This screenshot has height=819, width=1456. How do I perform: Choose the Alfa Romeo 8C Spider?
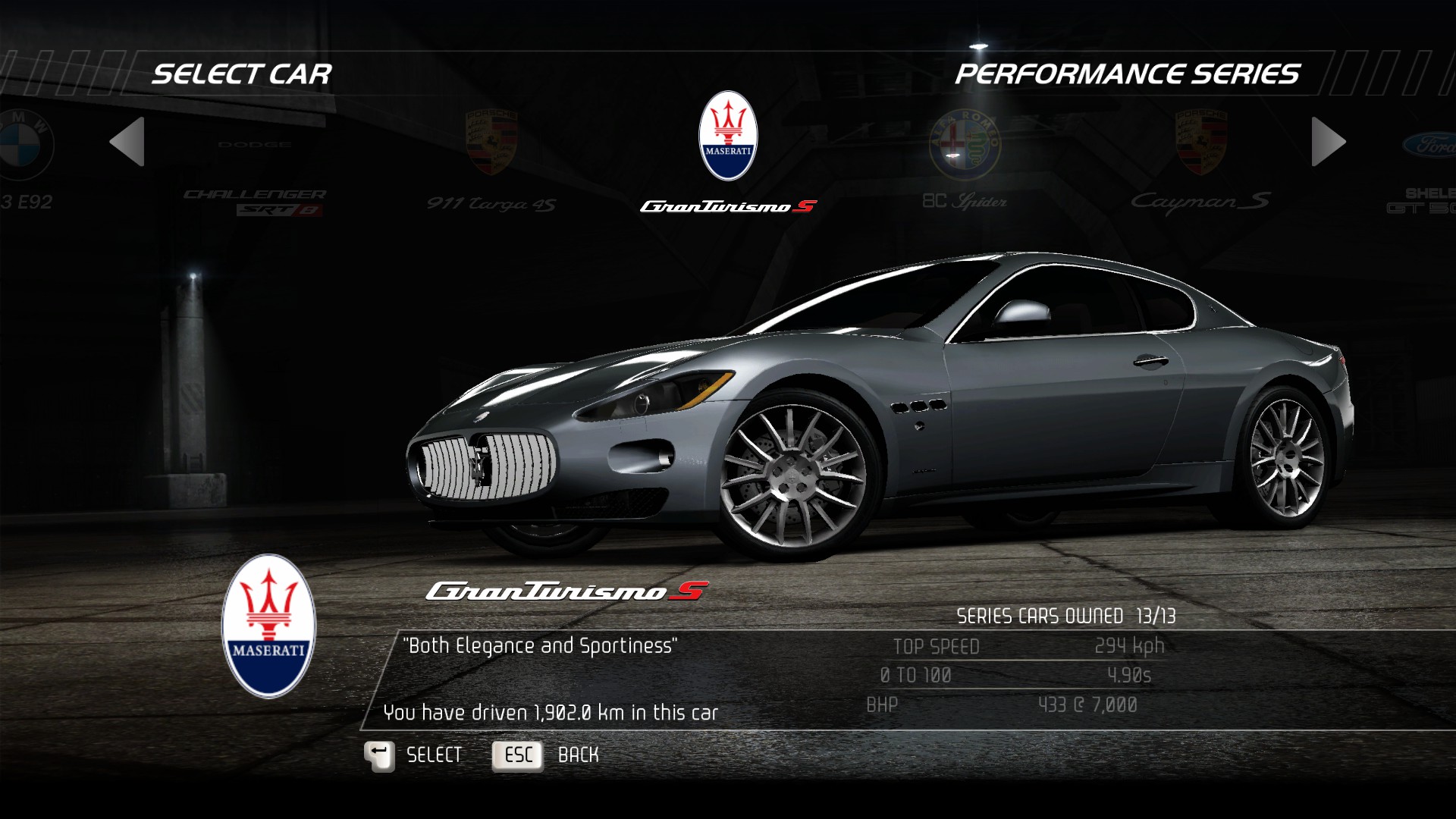965,159
